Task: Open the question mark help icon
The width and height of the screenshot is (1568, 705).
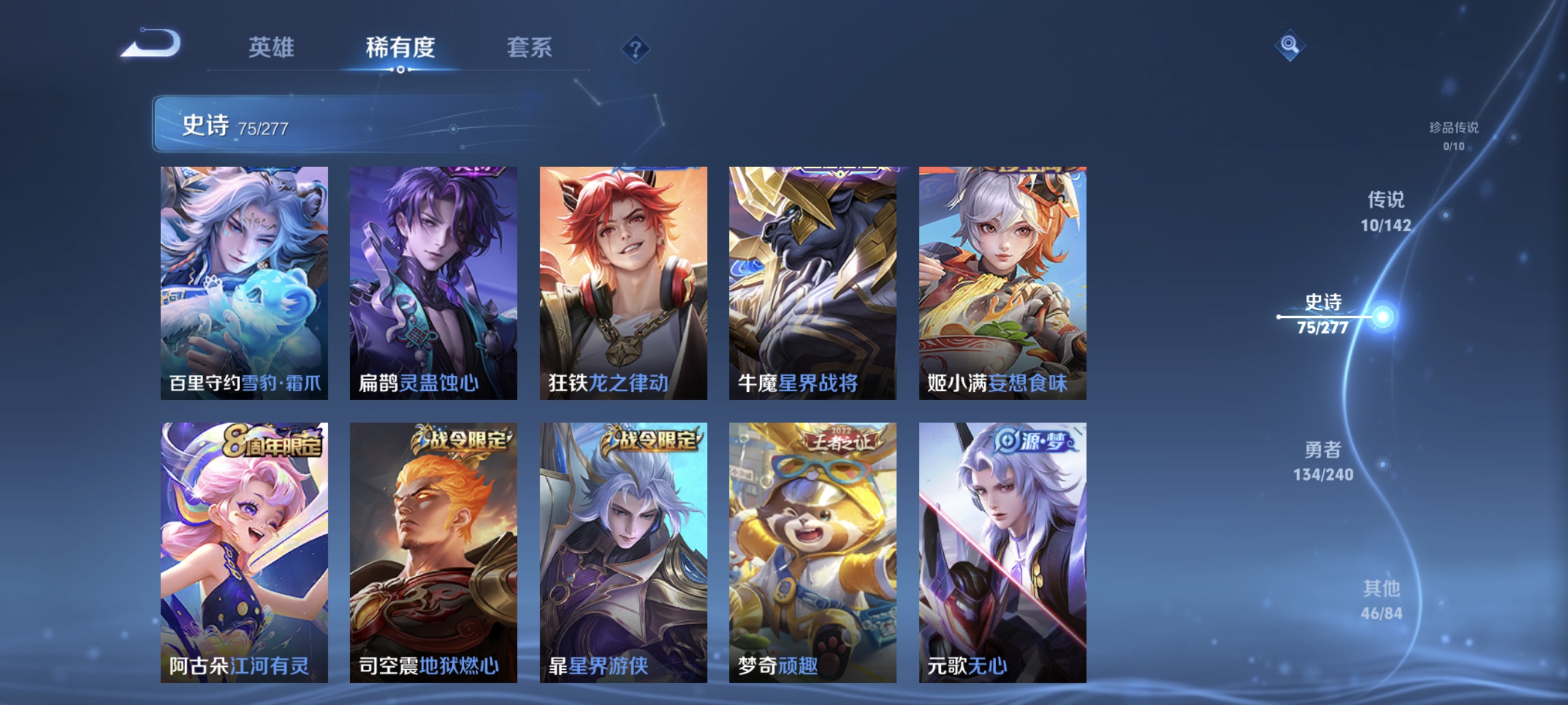Action: (635, 51)
